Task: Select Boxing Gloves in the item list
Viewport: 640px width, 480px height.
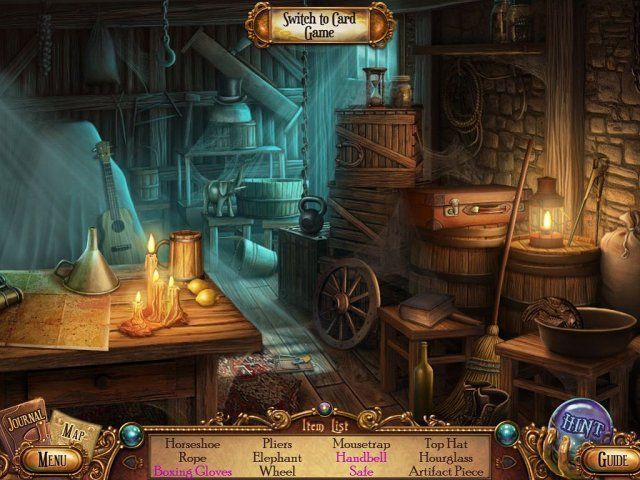Action: 193,470
